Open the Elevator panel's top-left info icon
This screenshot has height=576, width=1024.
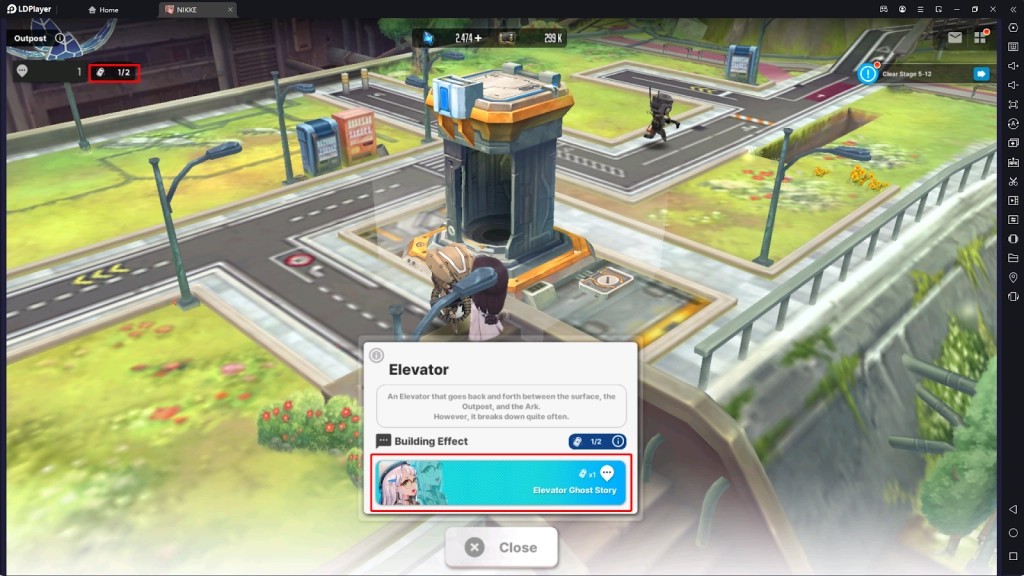(x=377, y=355)
